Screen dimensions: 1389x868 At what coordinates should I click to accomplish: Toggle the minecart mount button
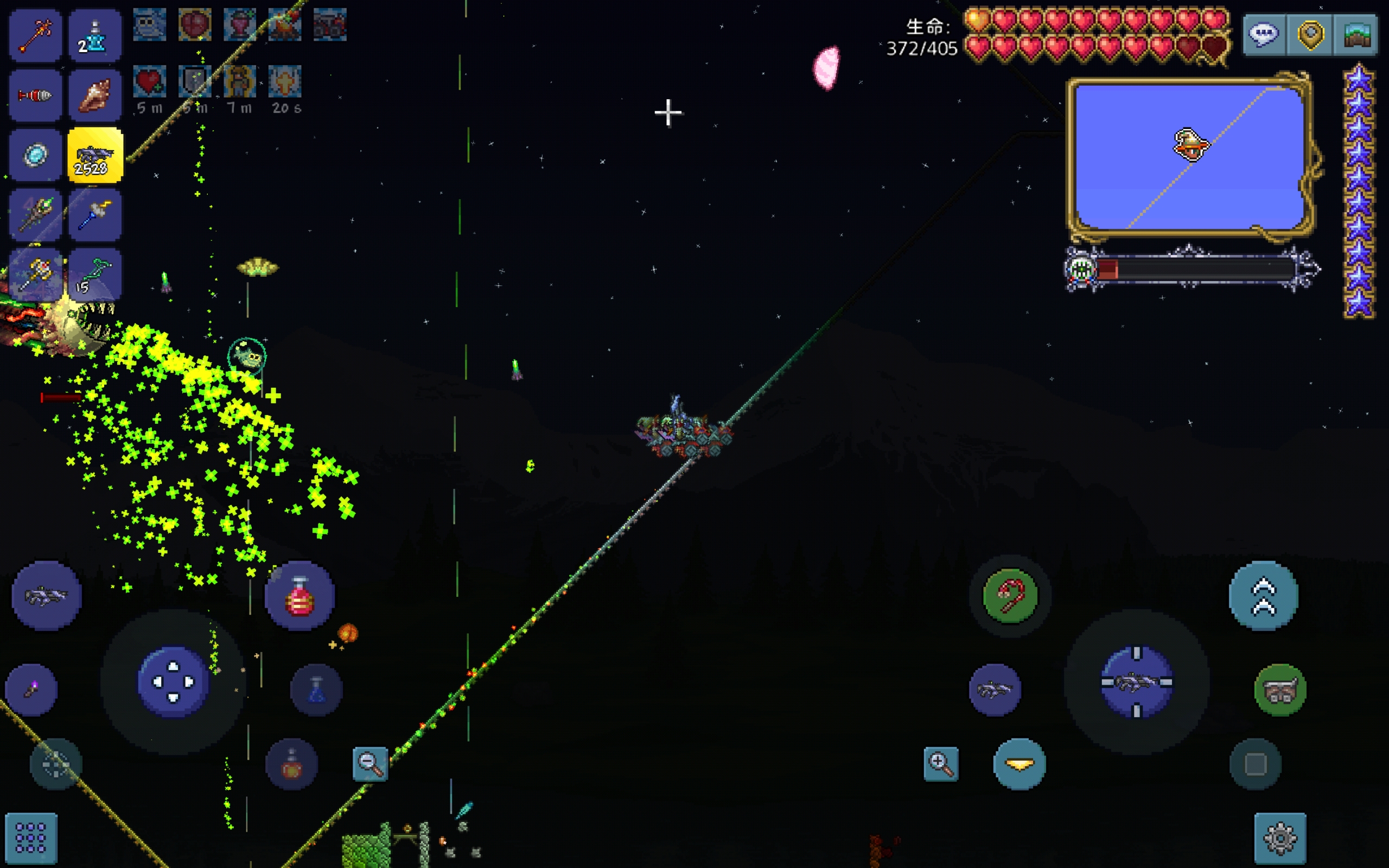tap(1280, 690)
